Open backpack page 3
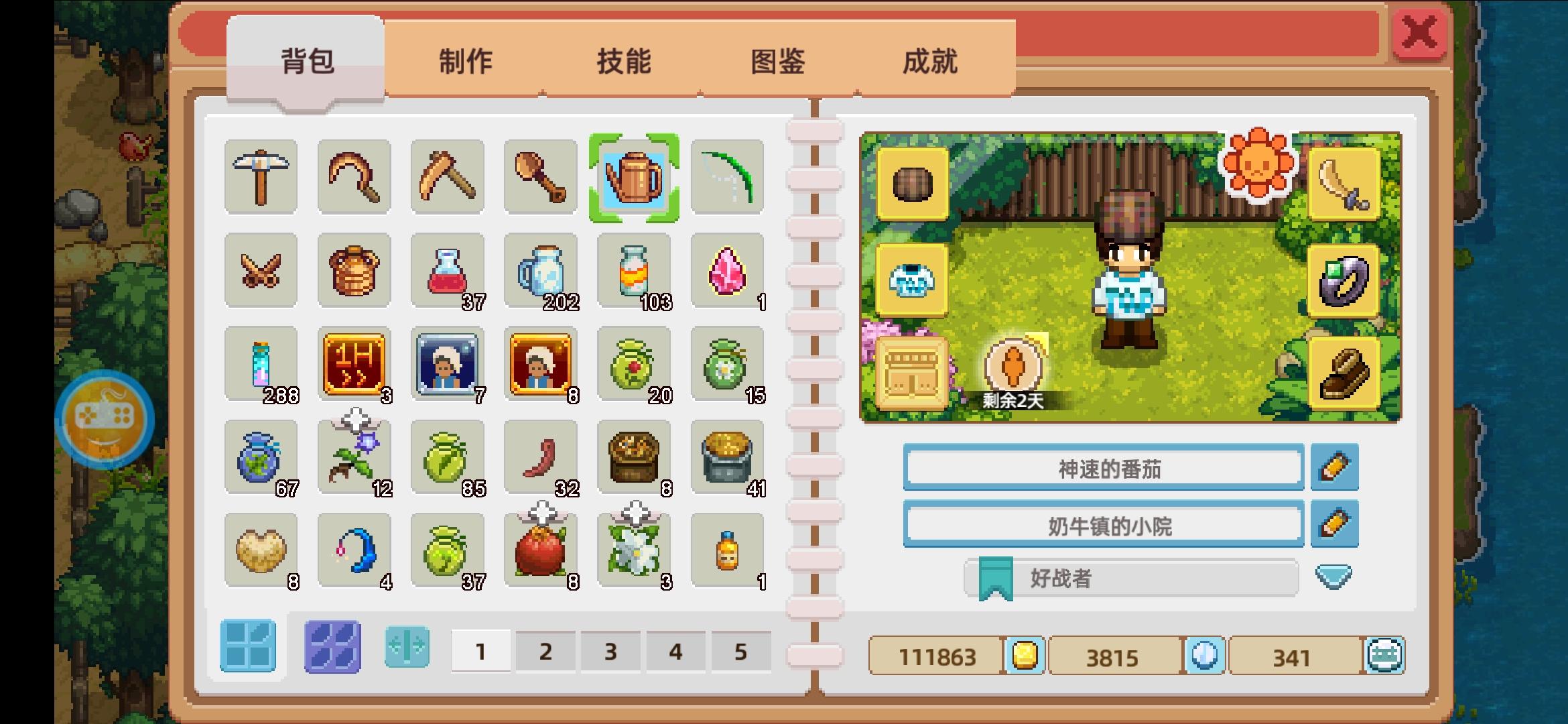 coord(612,649)
